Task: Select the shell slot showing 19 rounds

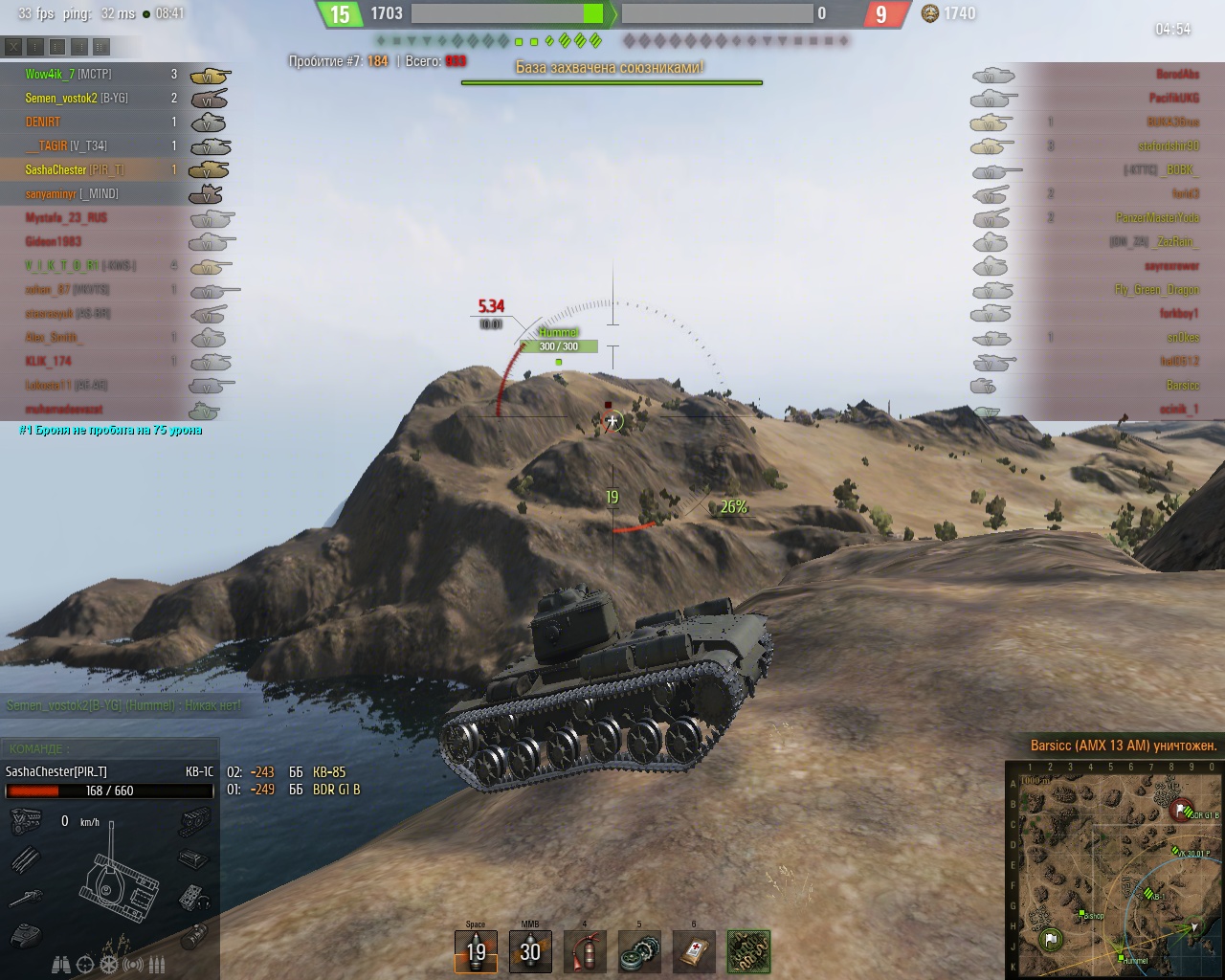Action: pos(476,950)
